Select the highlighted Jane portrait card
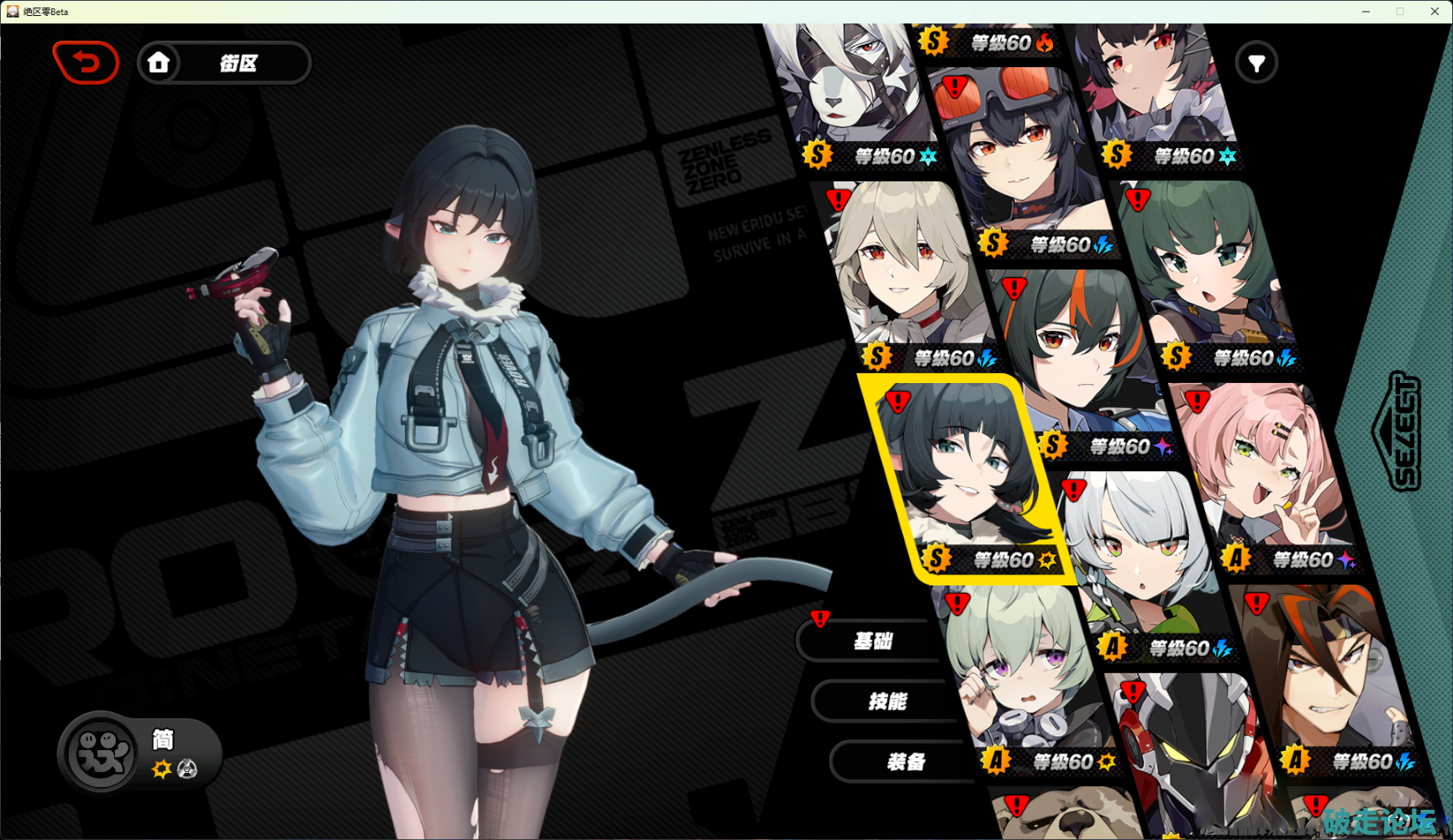The width and height of the screenshot is (1453, 840). click(x=966, y=475)
